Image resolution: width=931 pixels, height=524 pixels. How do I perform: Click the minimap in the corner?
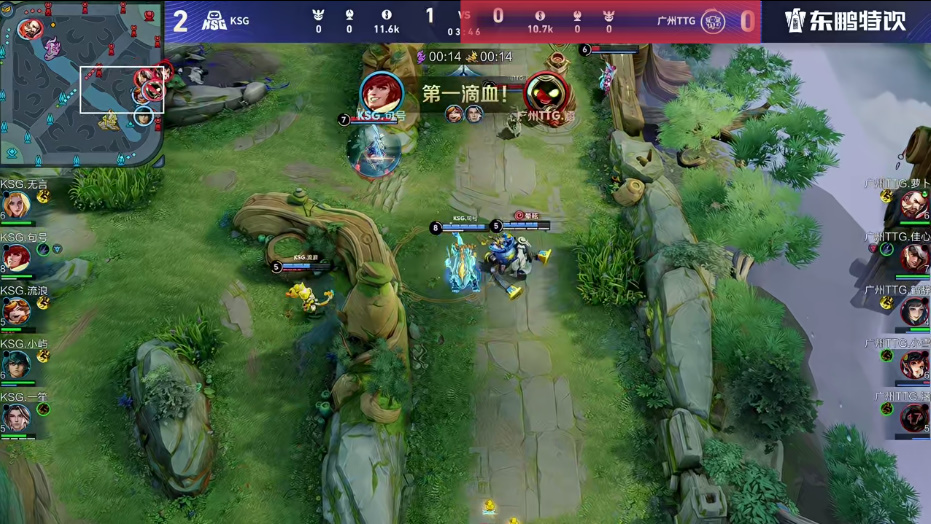tap(80, 84)
